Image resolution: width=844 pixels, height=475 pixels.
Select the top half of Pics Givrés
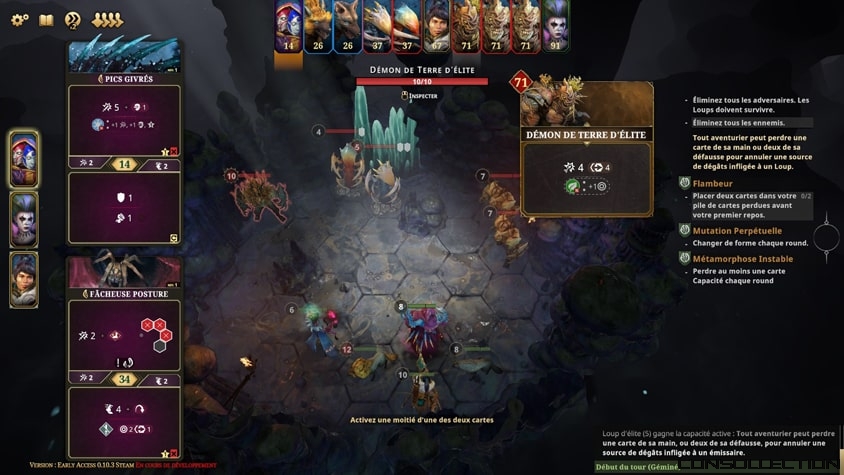(124, 119)
